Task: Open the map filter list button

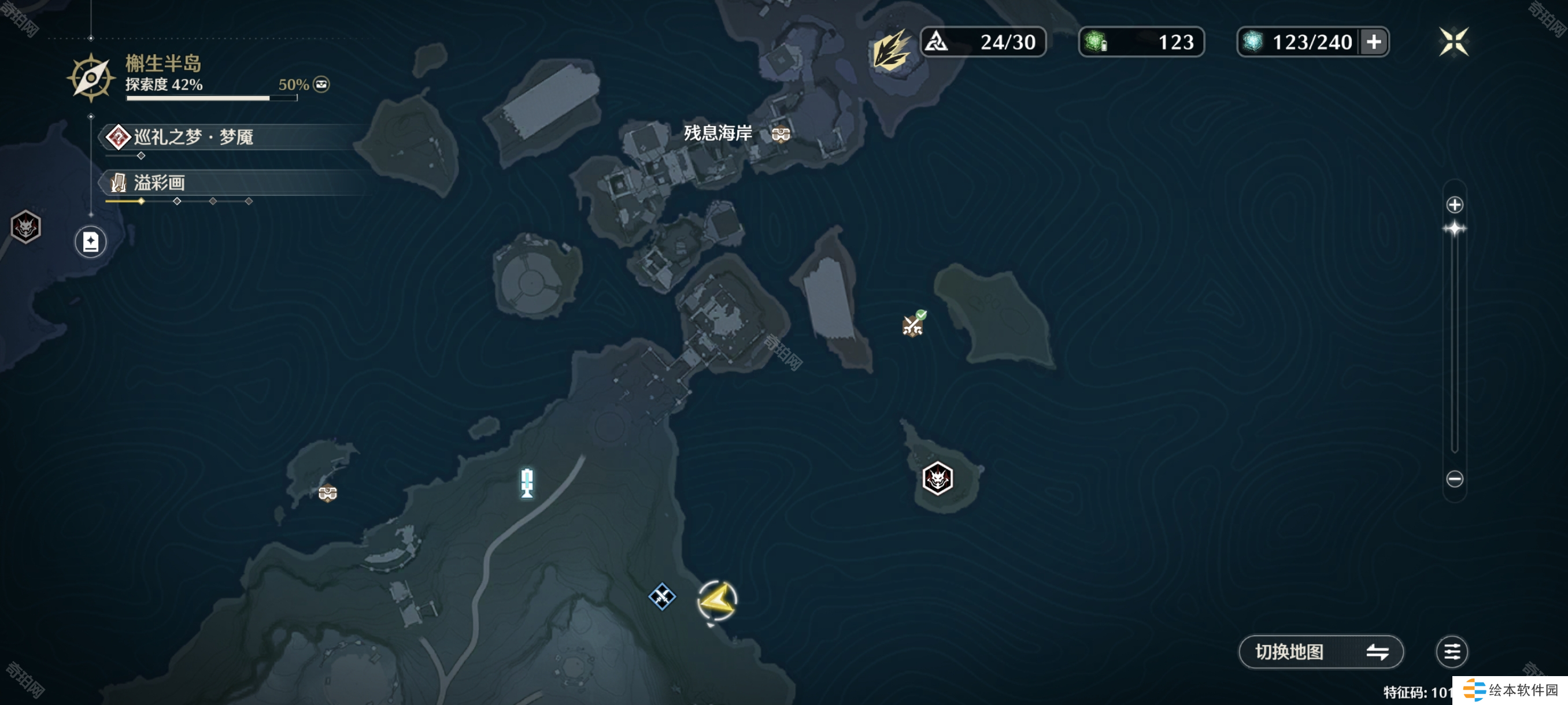Action: click(x=1451, y=651)
